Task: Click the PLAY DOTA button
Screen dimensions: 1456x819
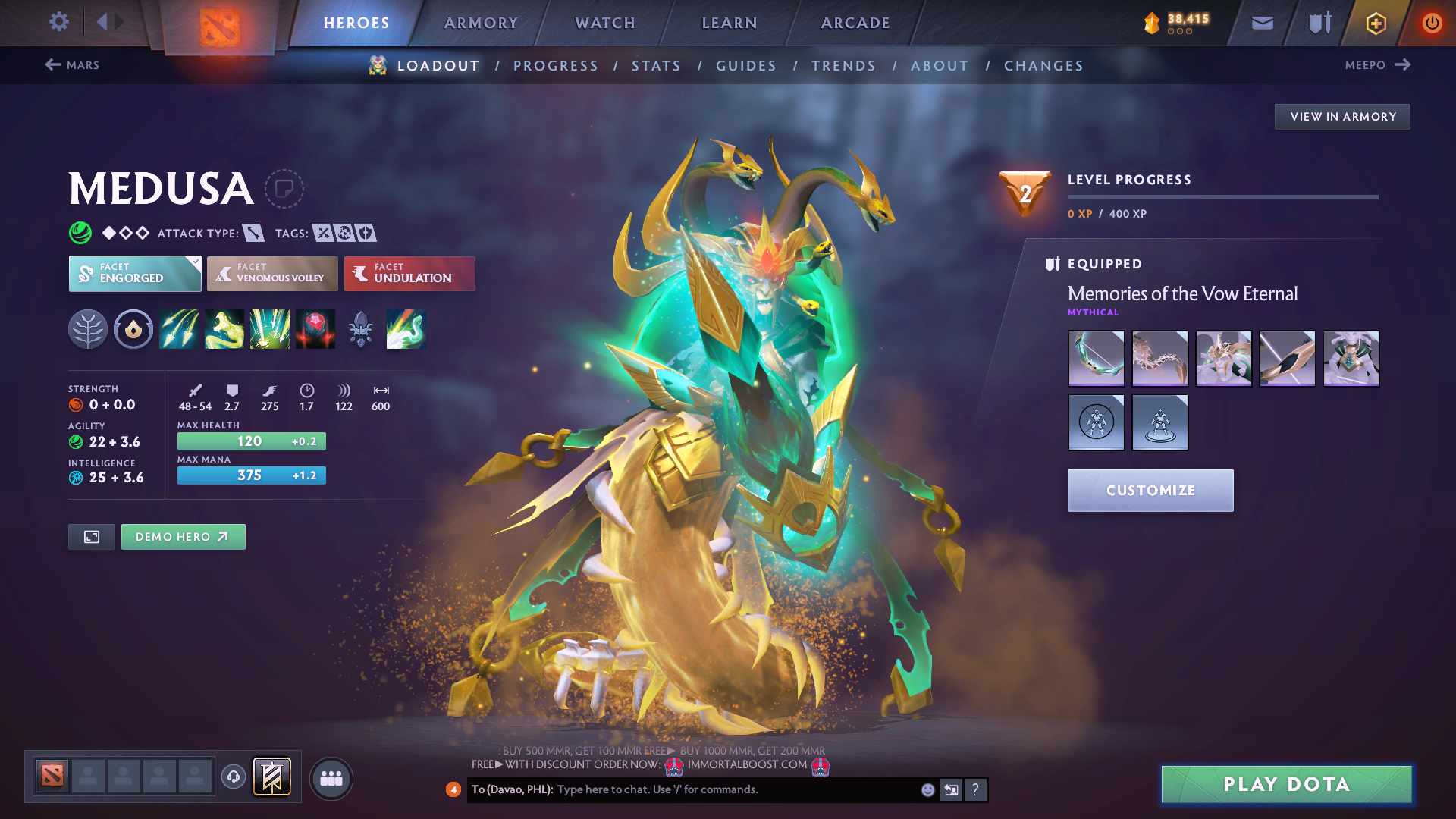Action: click(x=1285, y=784)
